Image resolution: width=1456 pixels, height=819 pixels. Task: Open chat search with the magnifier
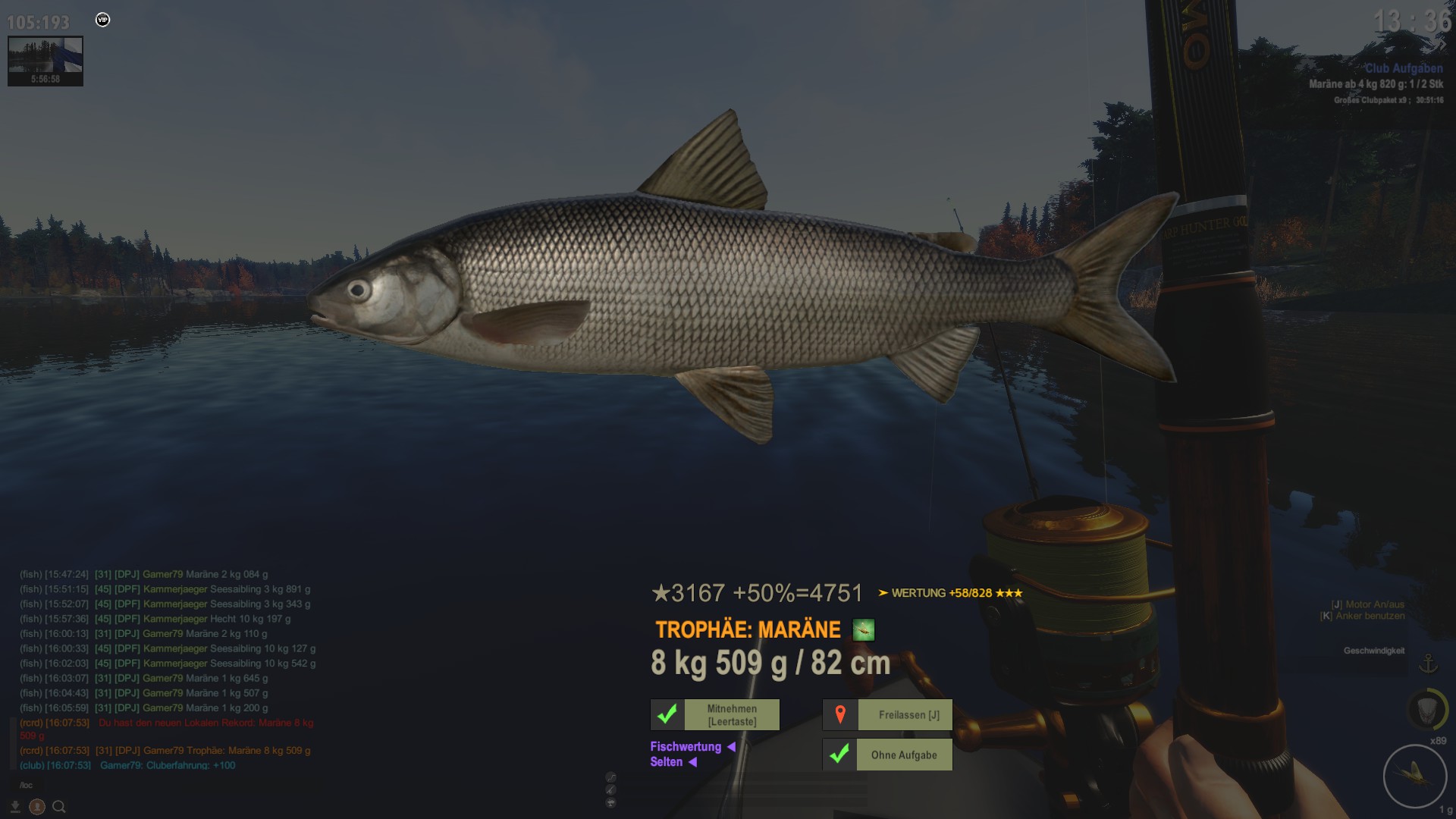click(59, 807)
